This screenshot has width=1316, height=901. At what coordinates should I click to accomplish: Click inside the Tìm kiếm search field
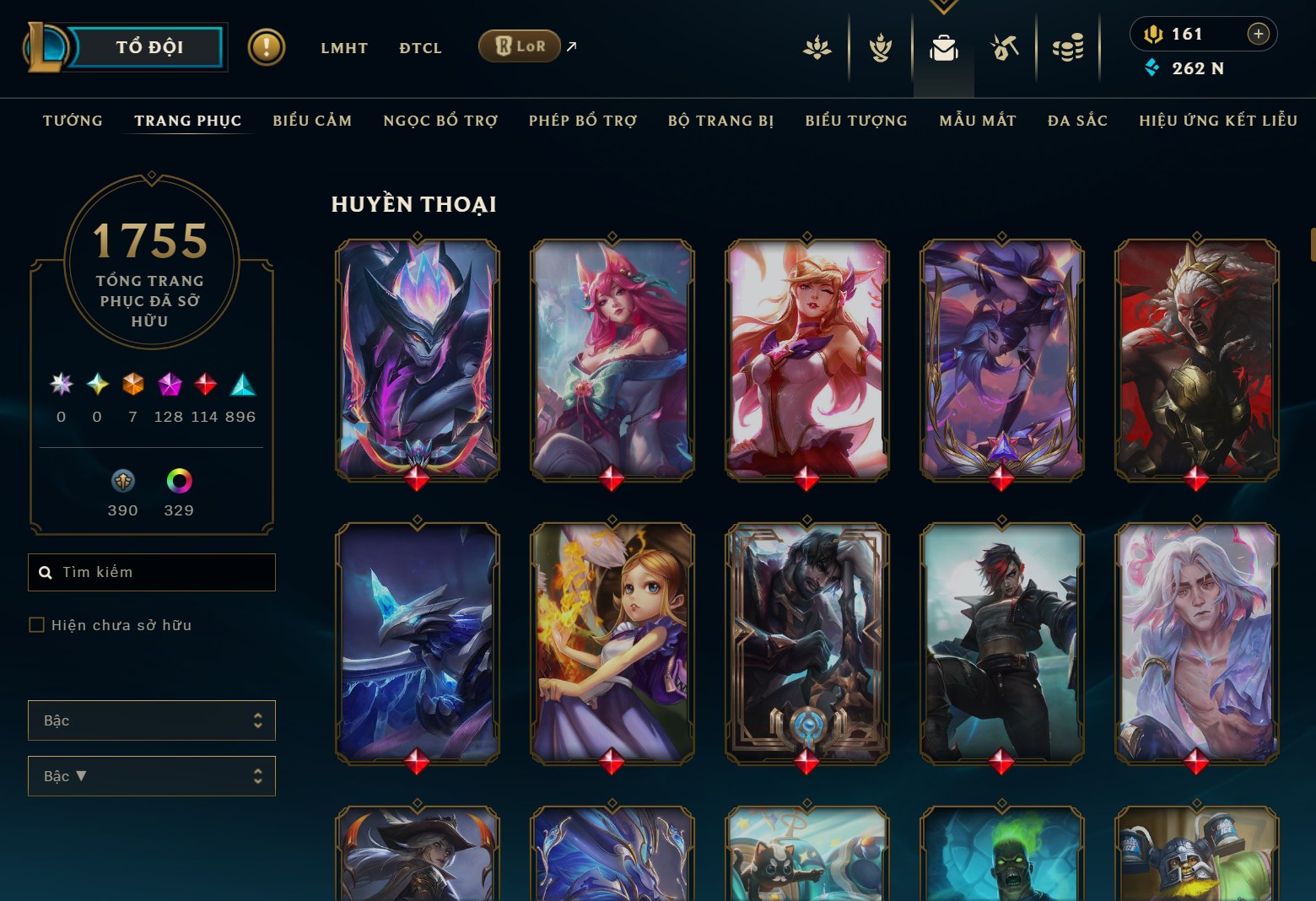[x=152, y=572]
